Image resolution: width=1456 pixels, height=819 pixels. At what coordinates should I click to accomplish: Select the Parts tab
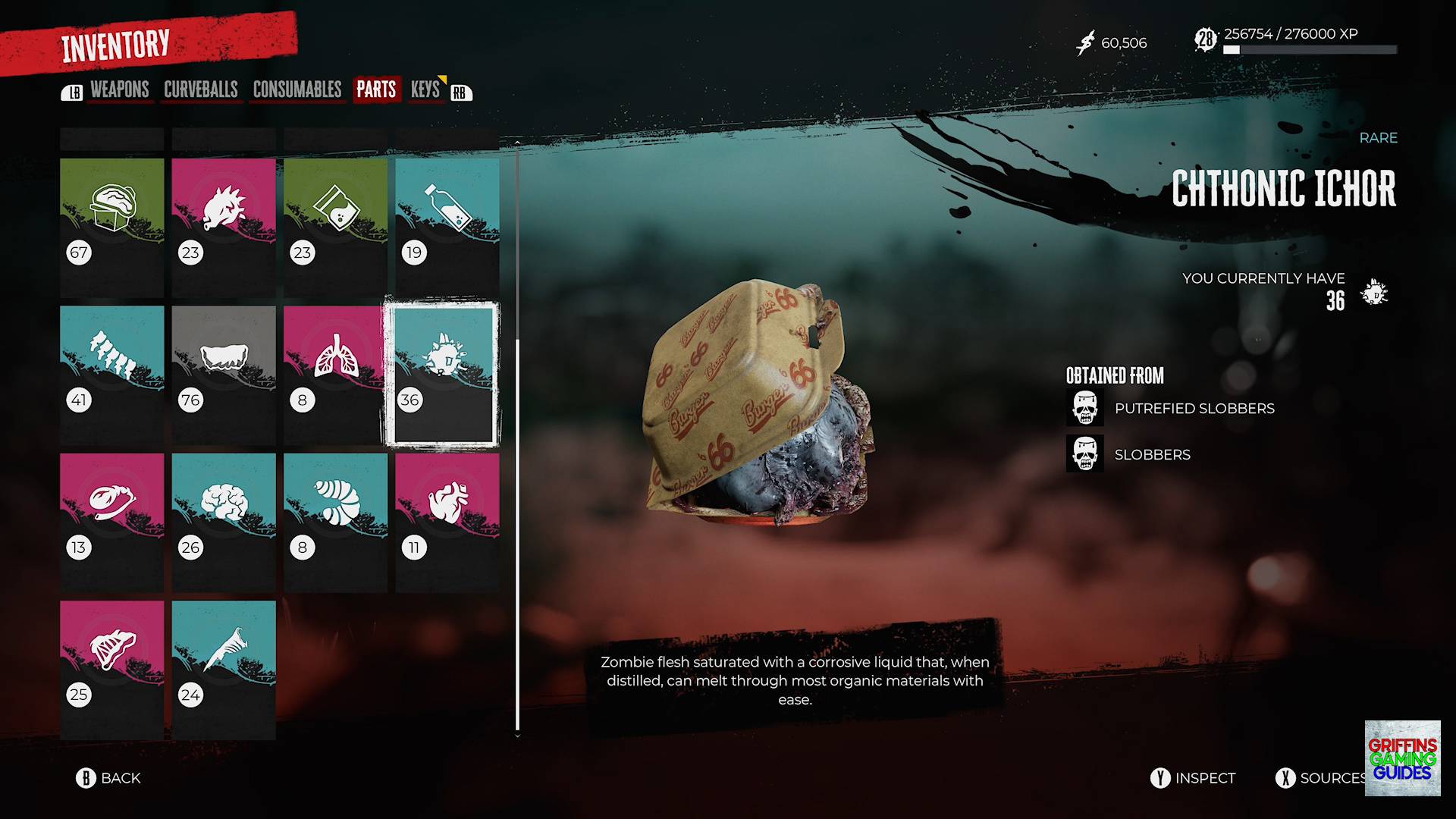click(x=376, y=90)
